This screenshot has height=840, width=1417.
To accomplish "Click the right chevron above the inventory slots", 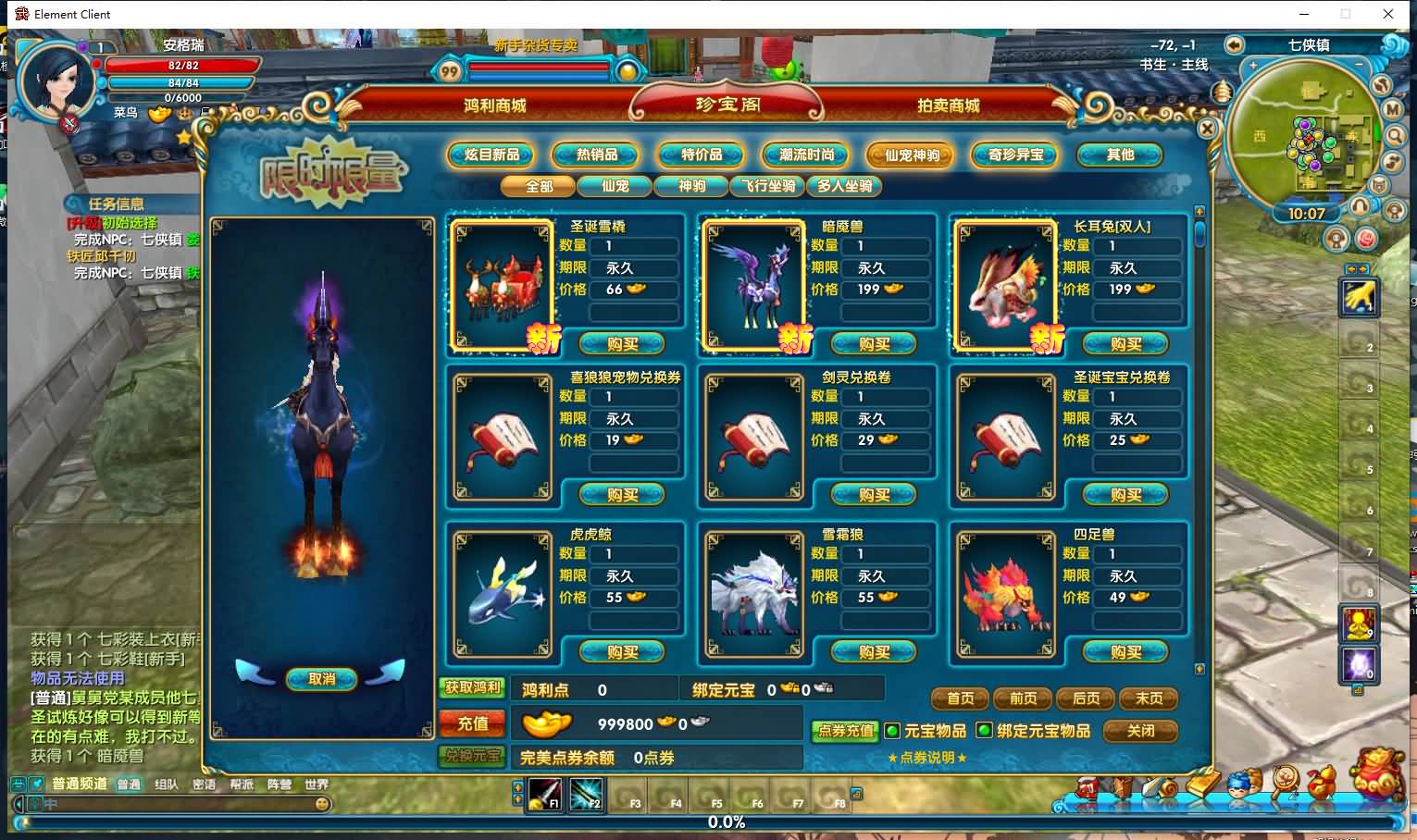I will tap(1362, 268).
